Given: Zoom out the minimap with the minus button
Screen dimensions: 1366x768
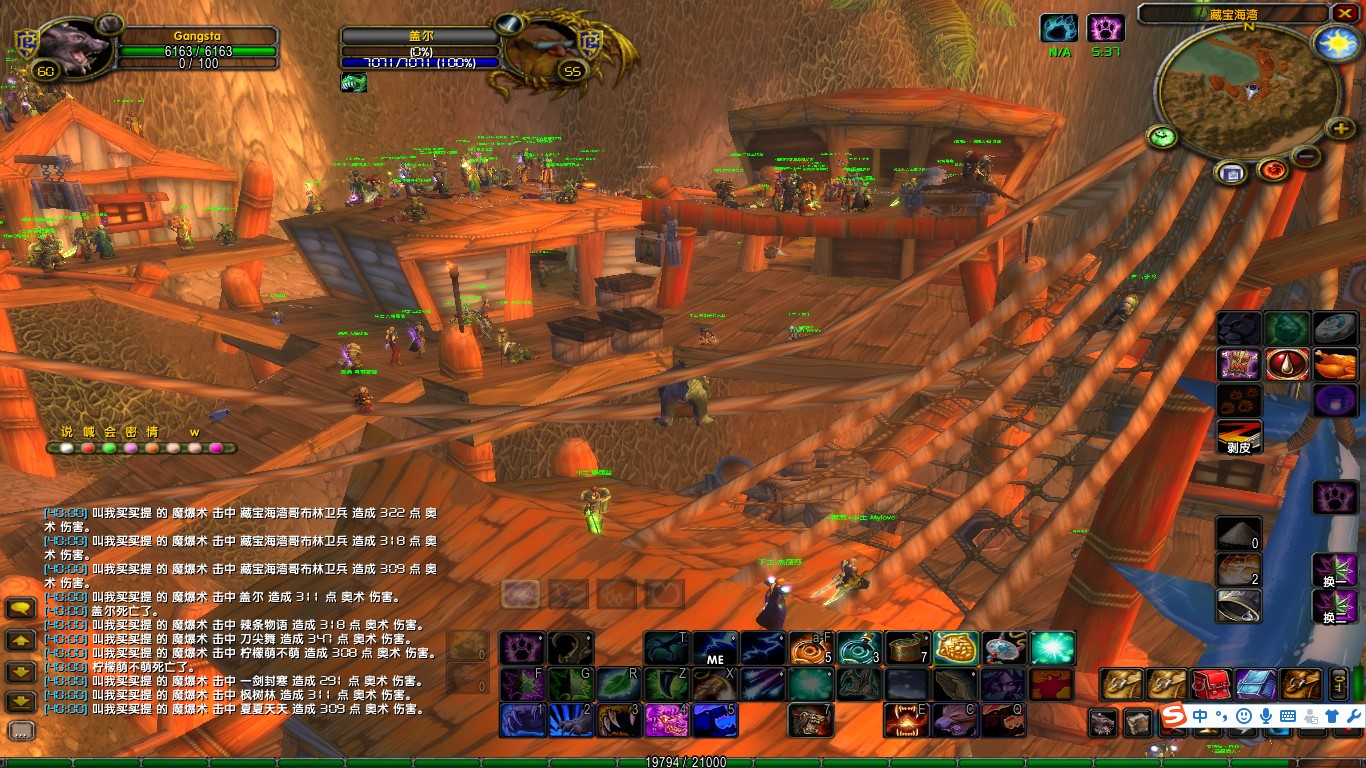Looking at the screenshot, I should [1305, 156].
